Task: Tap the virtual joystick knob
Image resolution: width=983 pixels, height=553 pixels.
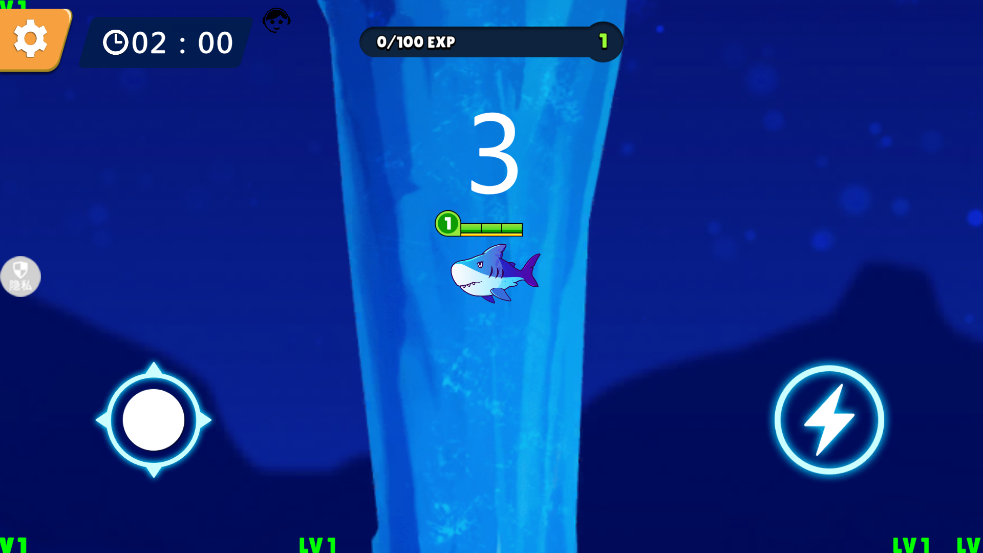Action: 153,420
